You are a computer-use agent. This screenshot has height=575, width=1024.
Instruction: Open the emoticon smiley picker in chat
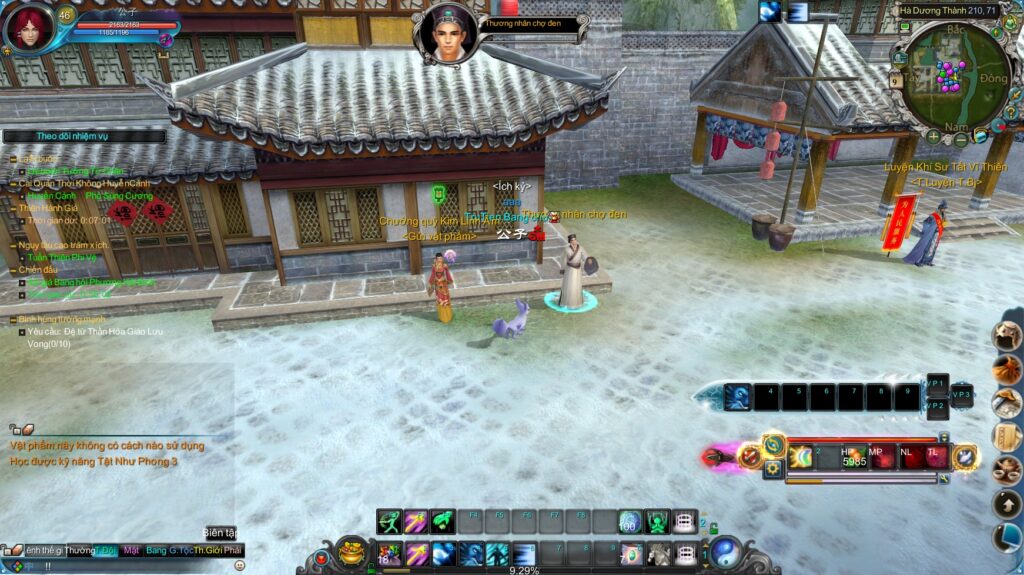[239, 566]
